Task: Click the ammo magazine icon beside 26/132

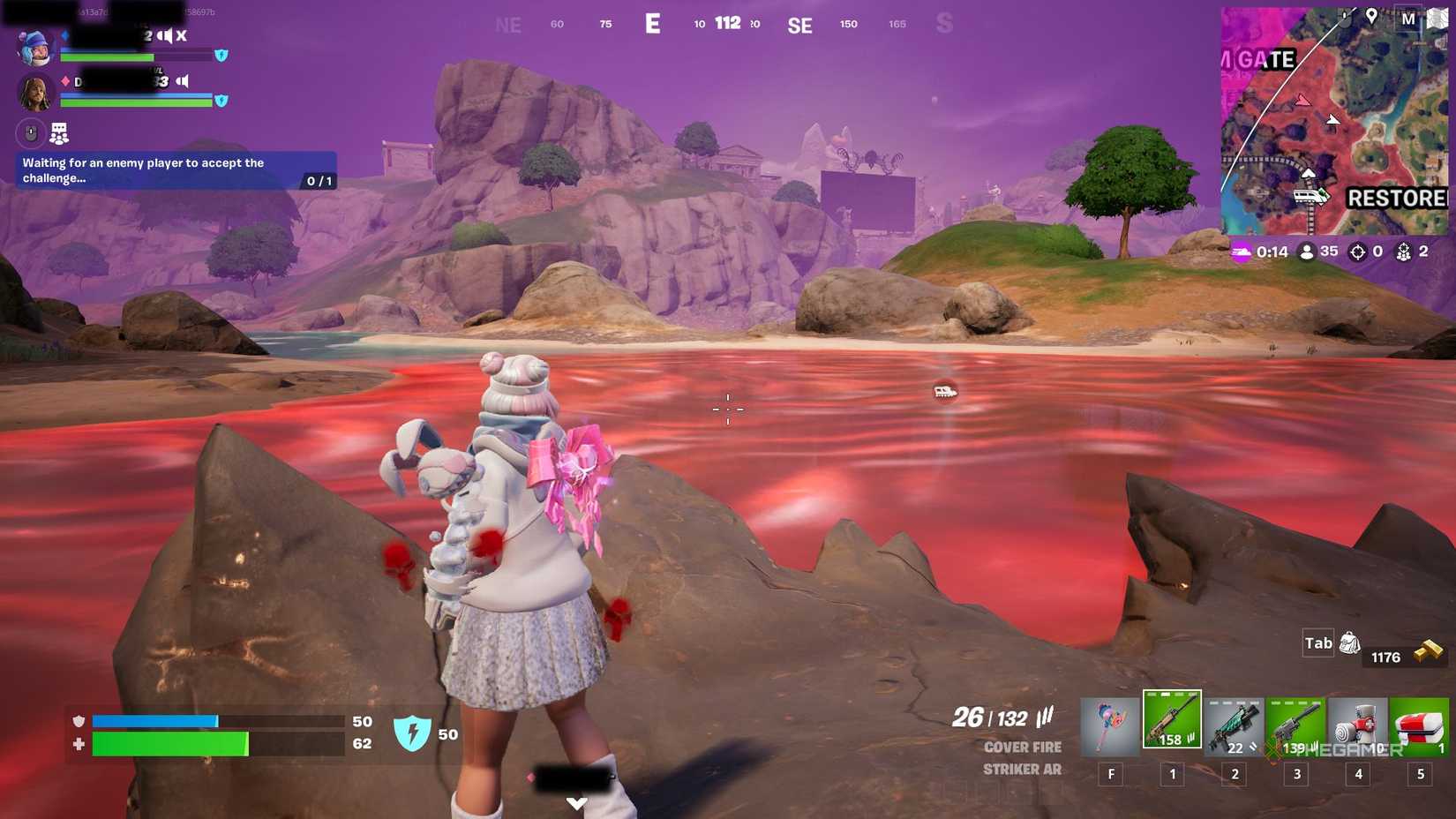Action: click(1046, 716)
